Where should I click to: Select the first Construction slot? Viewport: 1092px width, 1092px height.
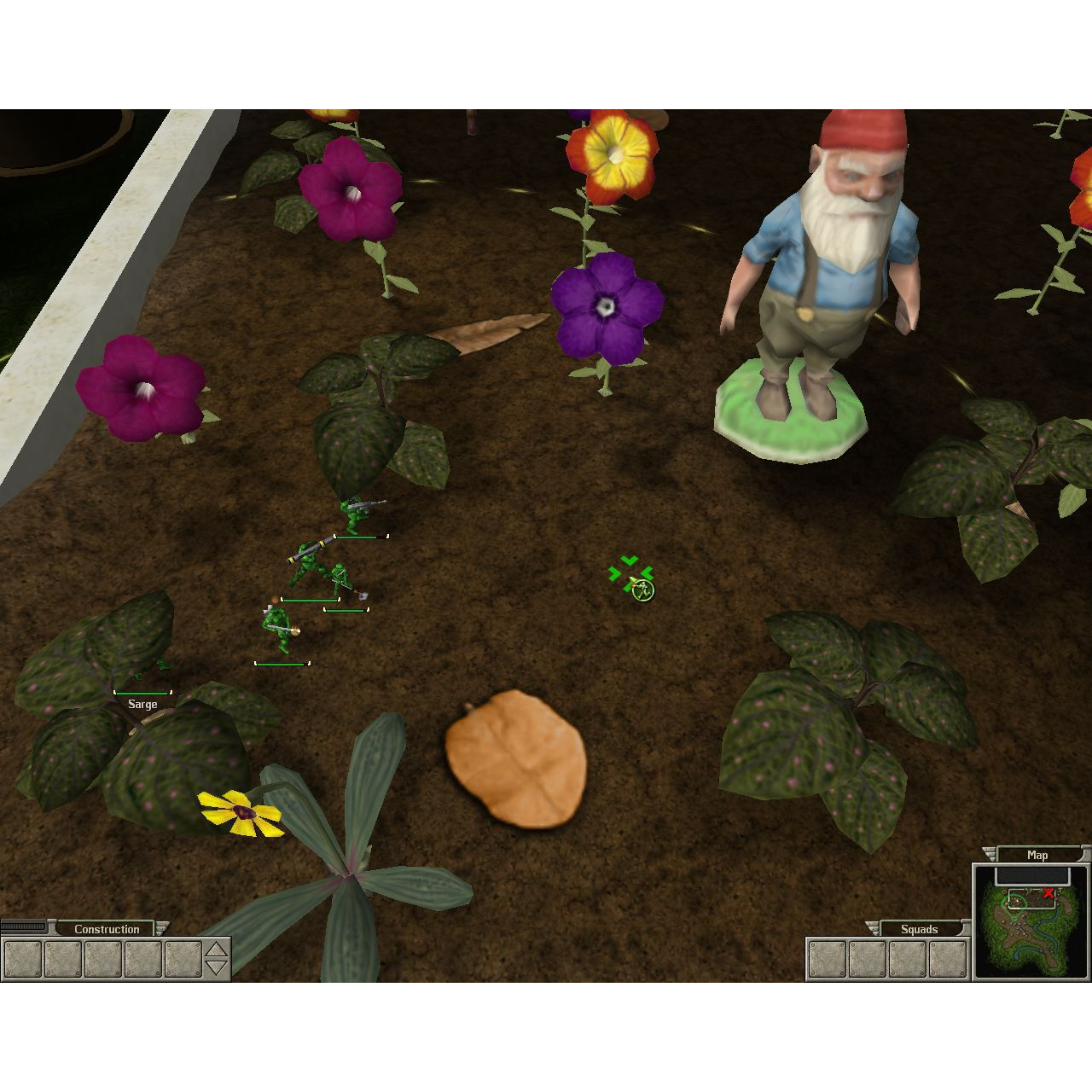click(x=22, y=959)
